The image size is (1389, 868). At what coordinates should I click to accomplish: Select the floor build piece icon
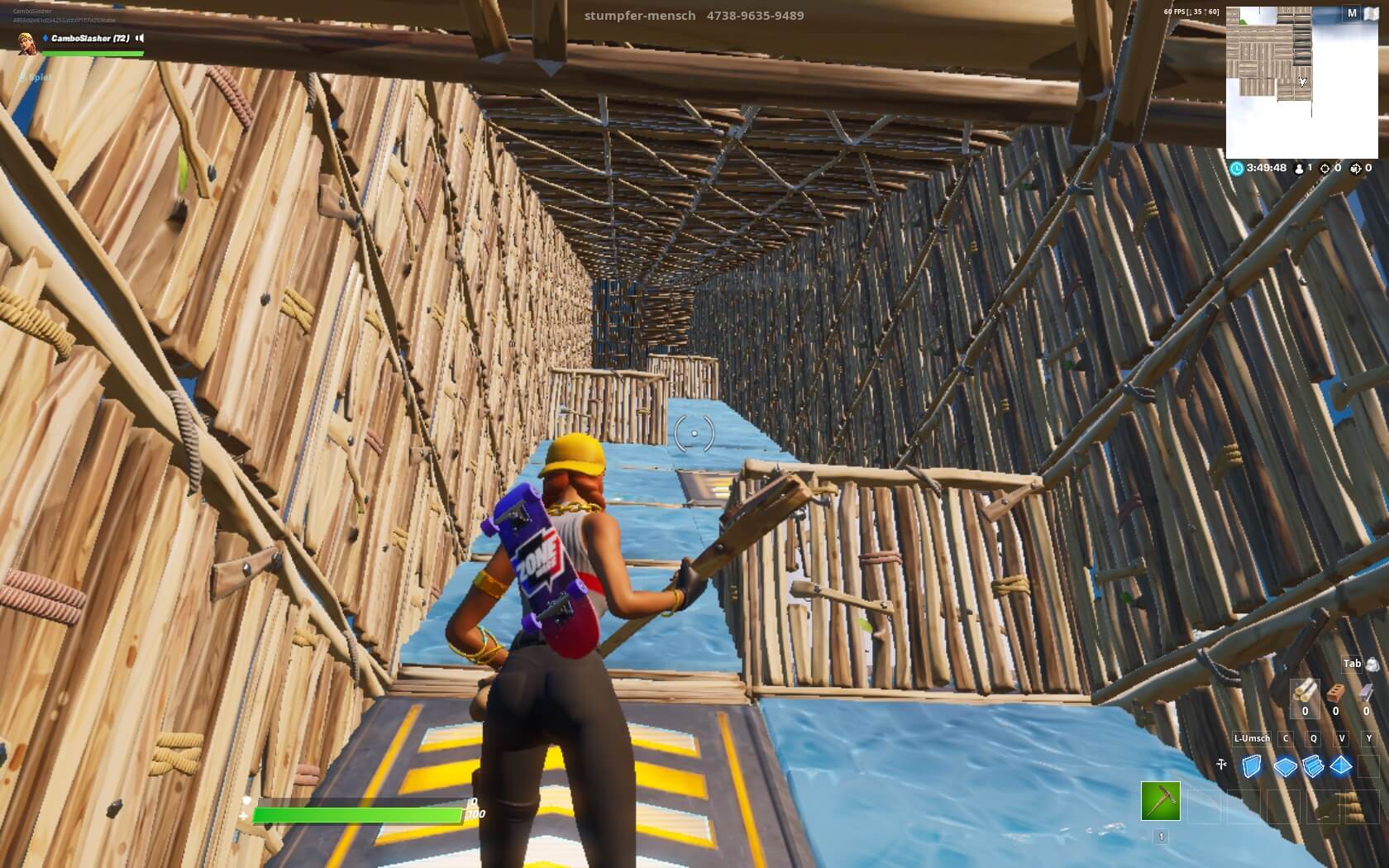tap(1286, 765)
